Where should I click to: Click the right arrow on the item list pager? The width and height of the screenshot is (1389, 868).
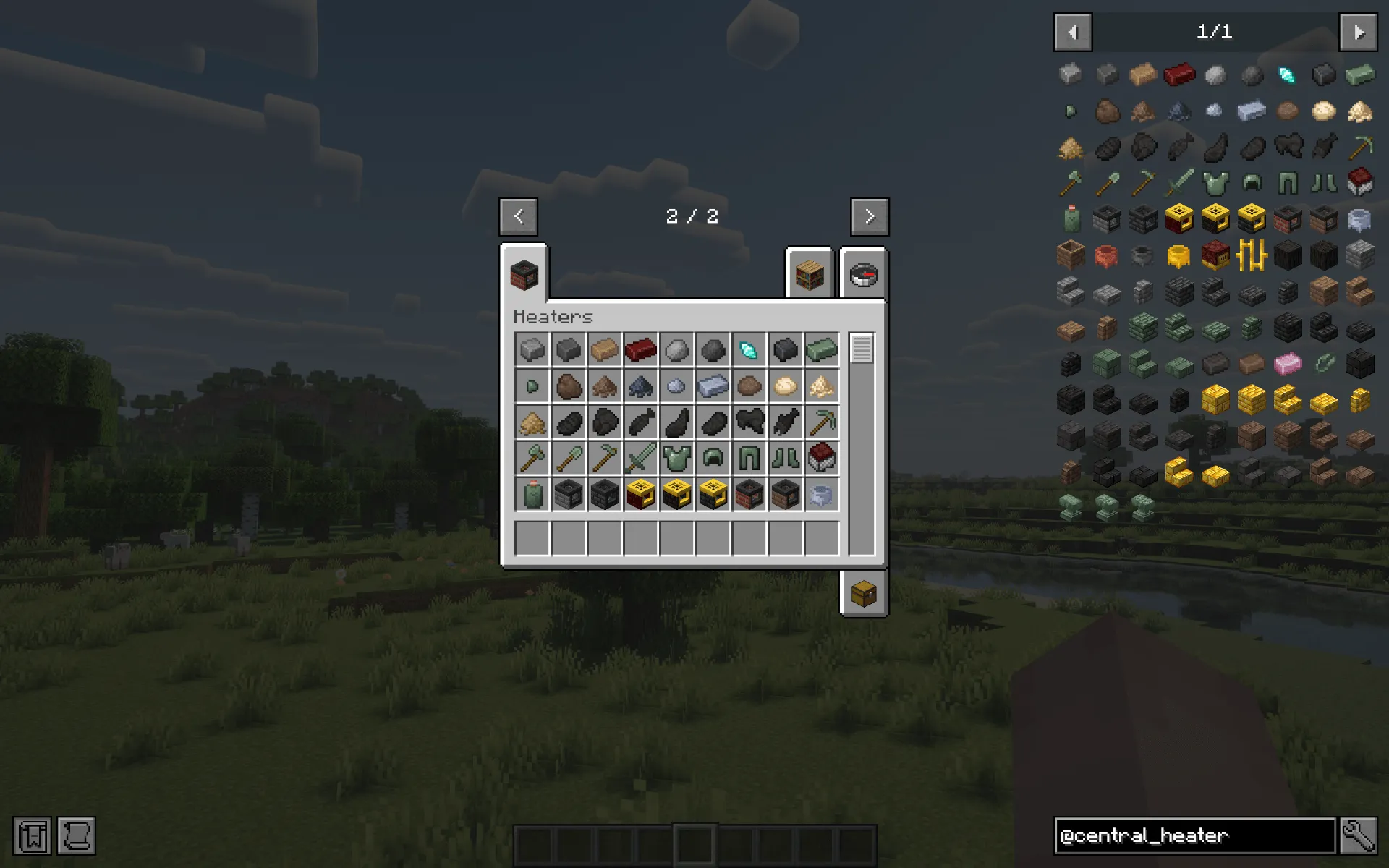click(x=1359, y=33)
